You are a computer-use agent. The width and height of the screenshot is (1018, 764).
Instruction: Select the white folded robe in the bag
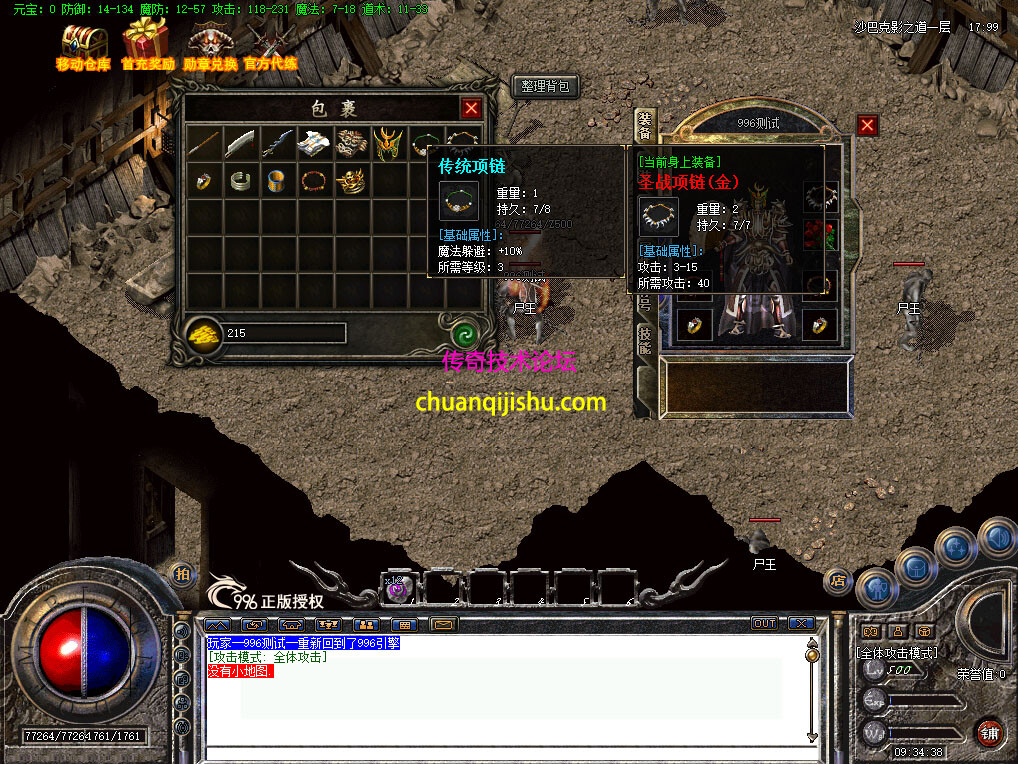coord(314,143)
